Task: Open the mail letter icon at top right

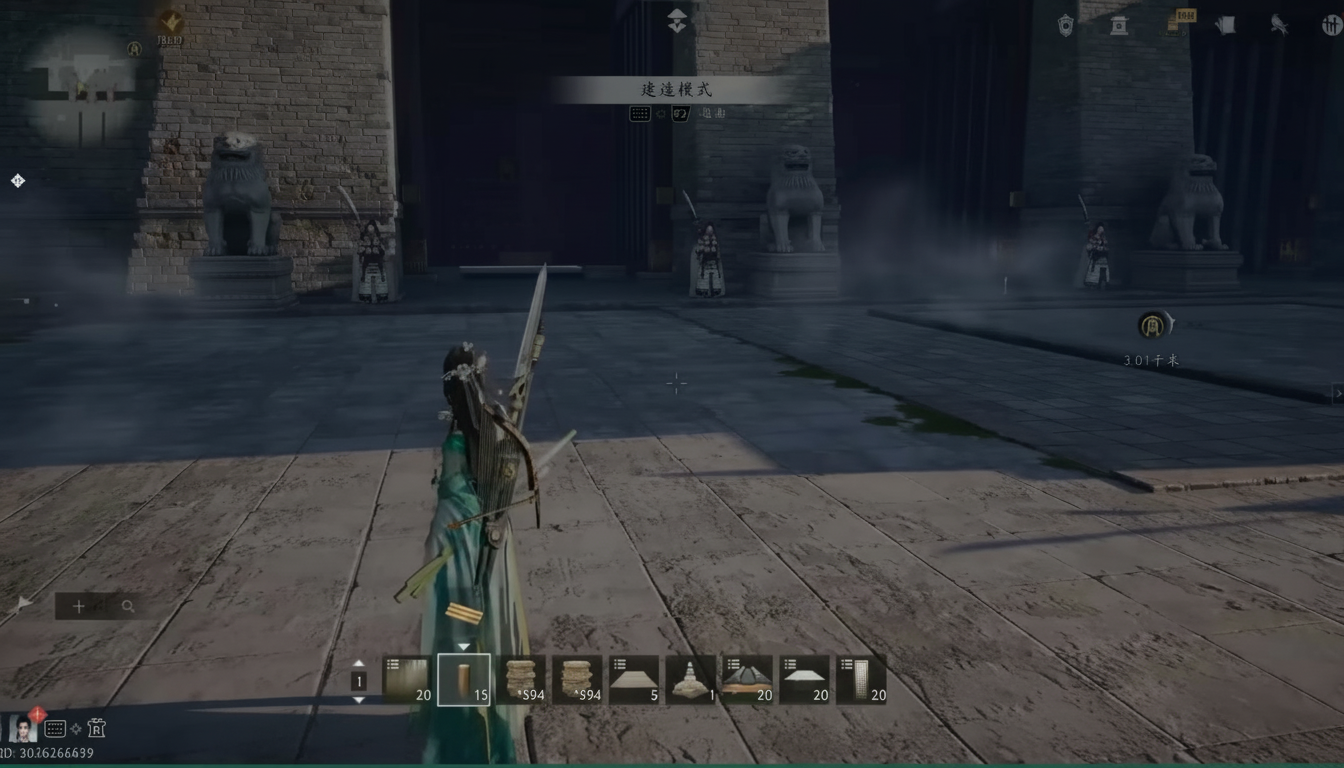Action: pyautogui.click(x=1226, y=25)
